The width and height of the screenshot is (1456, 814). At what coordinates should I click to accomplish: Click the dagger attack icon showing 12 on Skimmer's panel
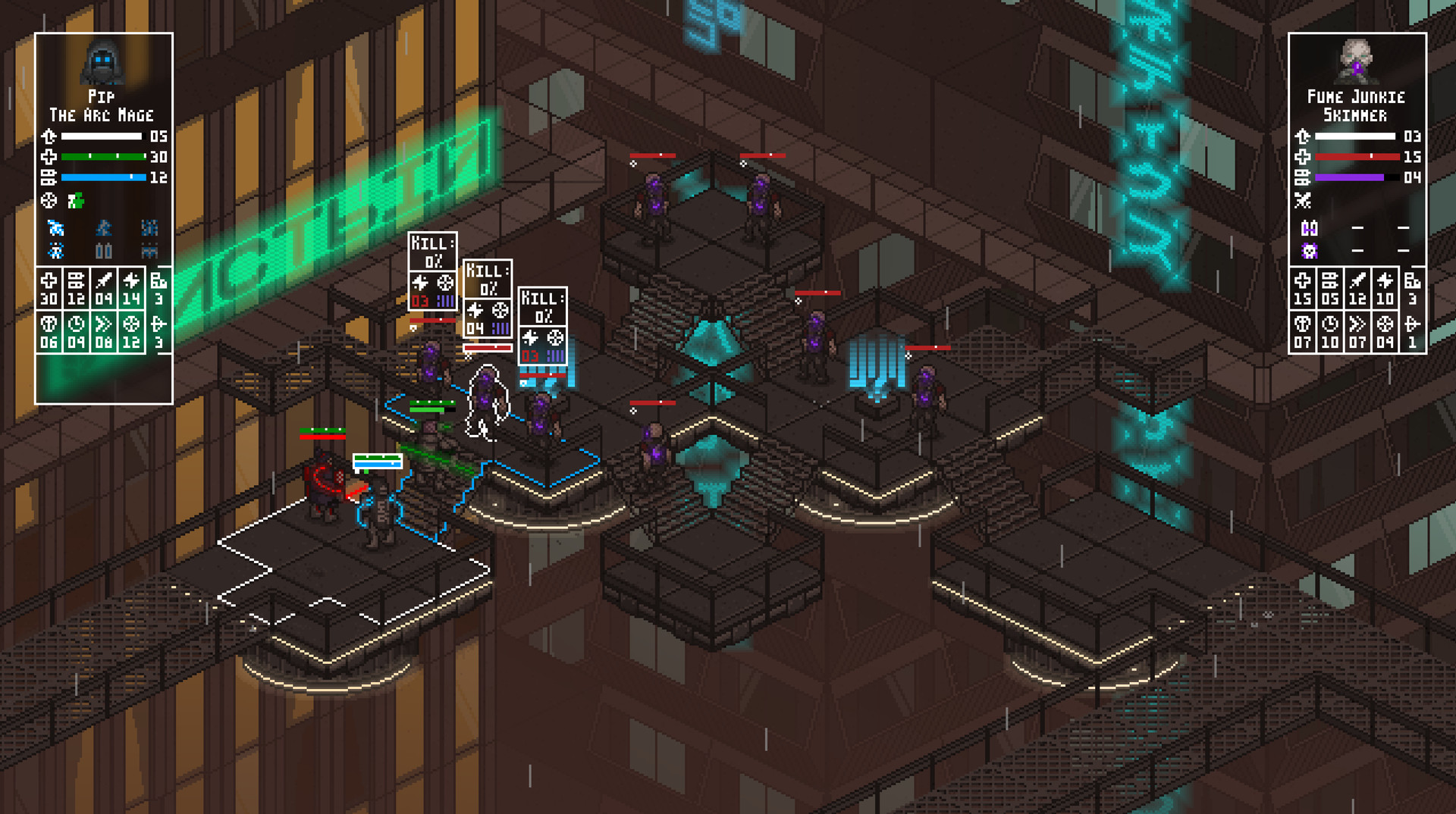click(x=1357, y=286)
